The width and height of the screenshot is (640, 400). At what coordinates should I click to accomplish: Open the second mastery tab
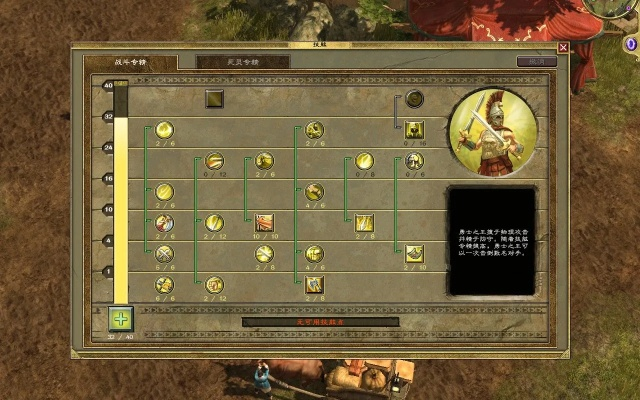[x=243, y=62]
